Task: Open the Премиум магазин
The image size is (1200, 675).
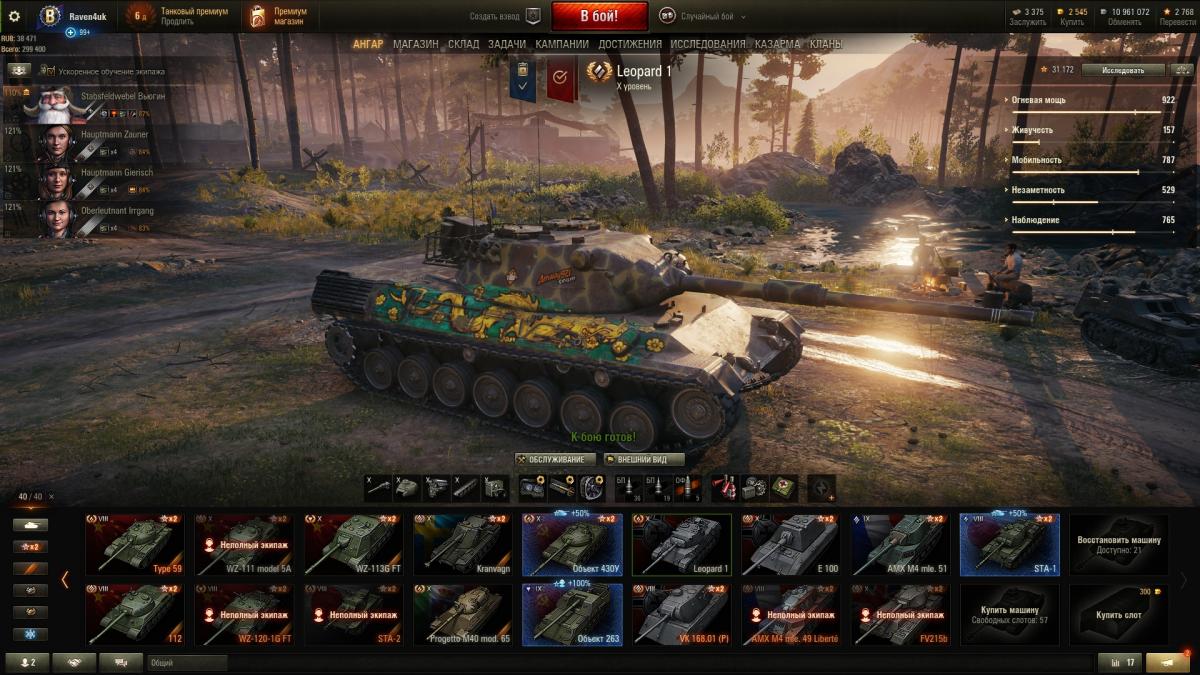Action: tap(278, 16)
